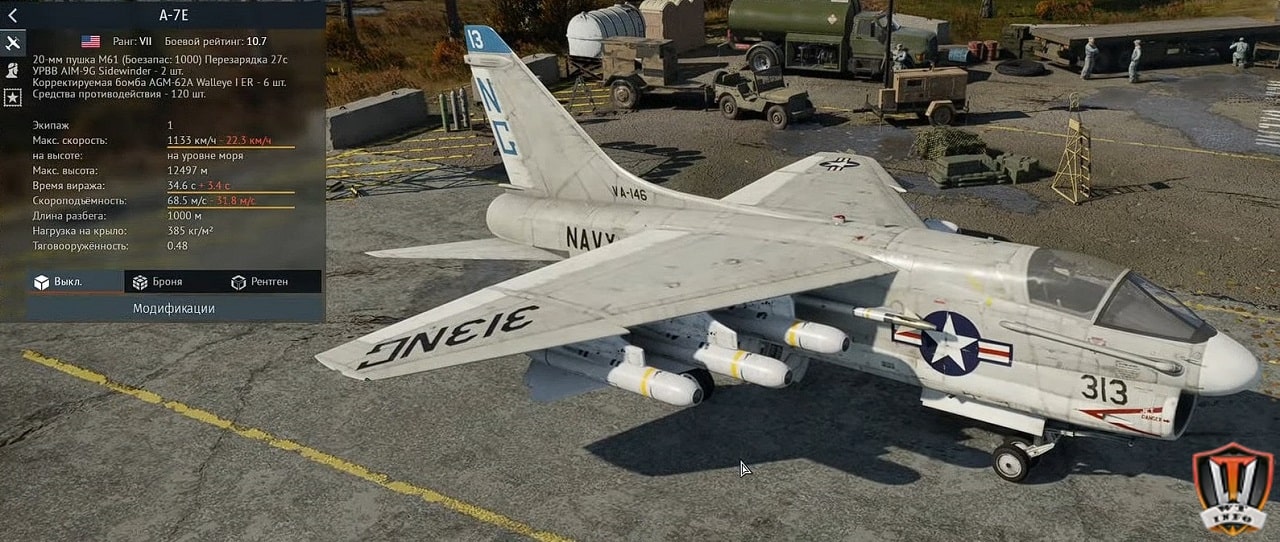Go back using the top-left arrow
1280x542 pixels.
point(12,15)
